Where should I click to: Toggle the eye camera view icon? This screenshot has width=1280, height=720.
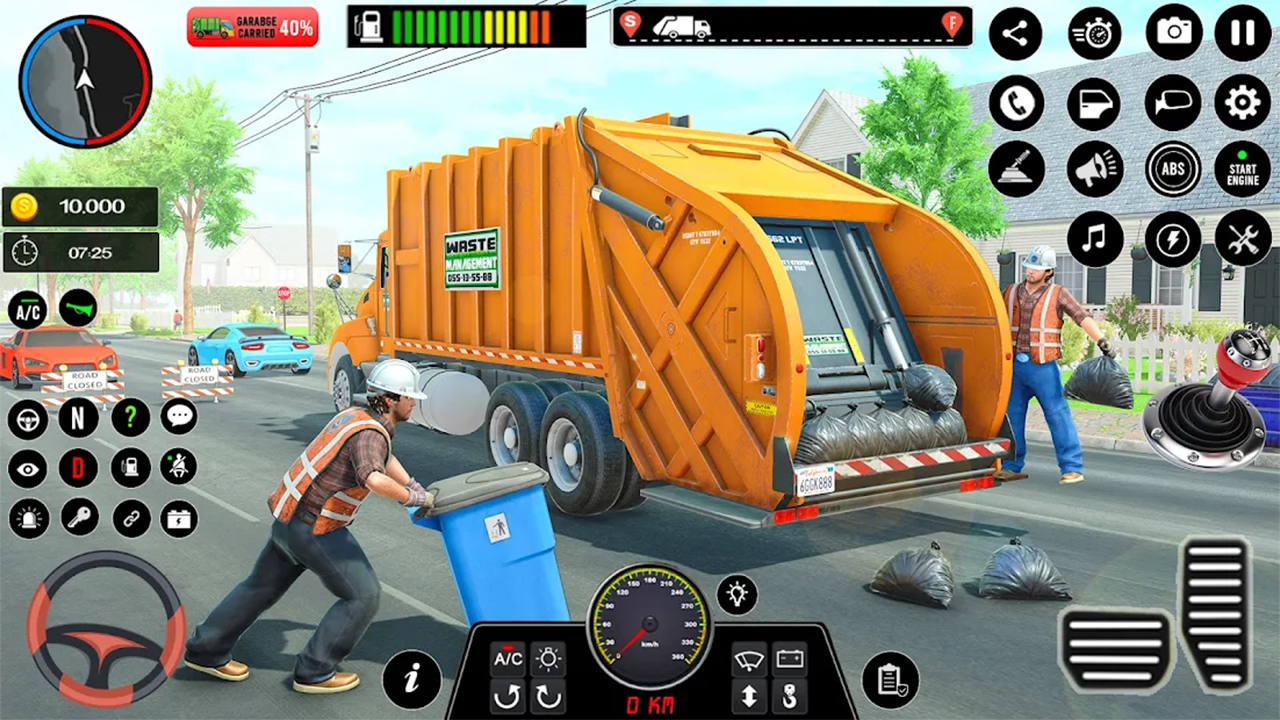tap(27, 468)
